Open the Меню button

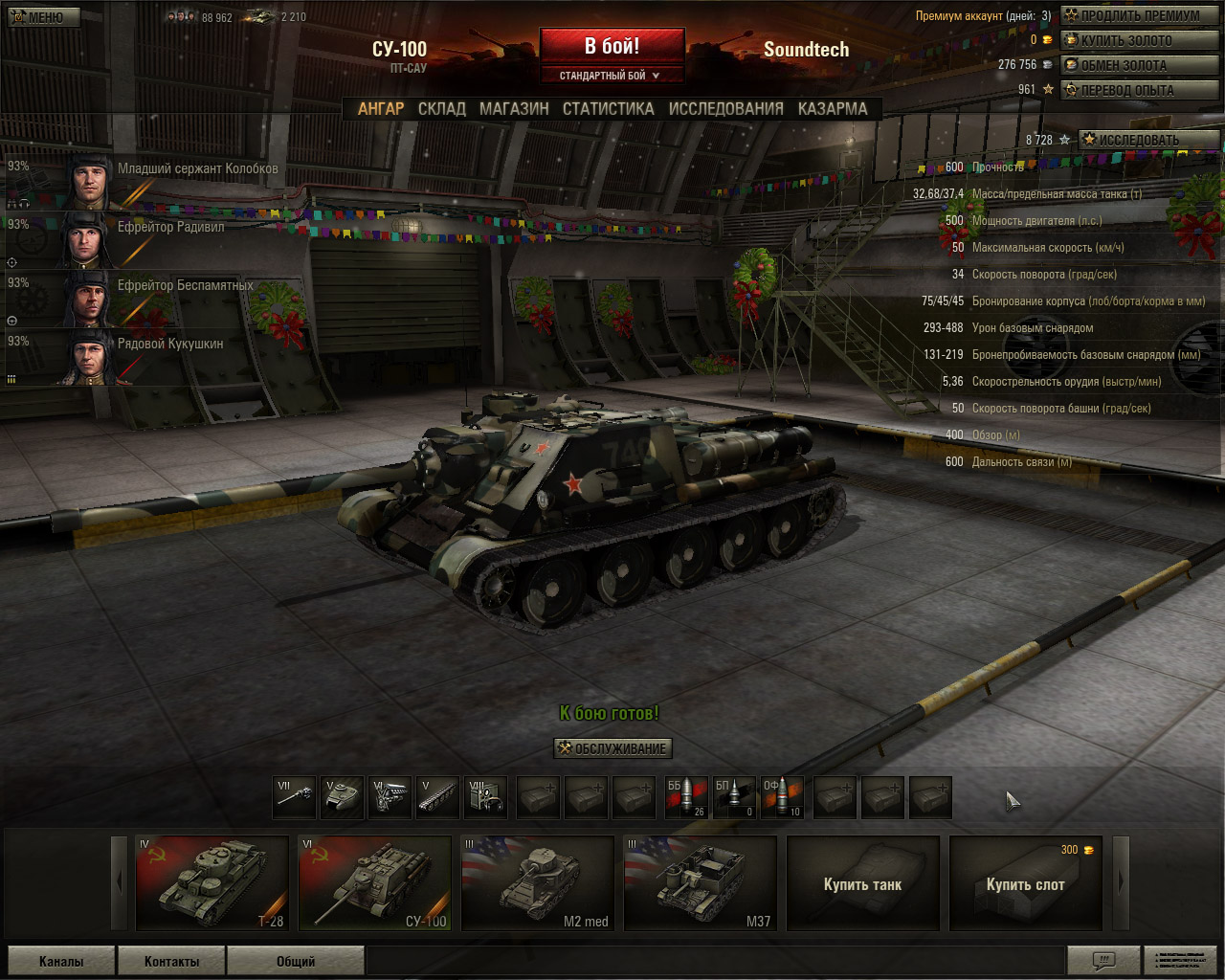pos(40,17)
